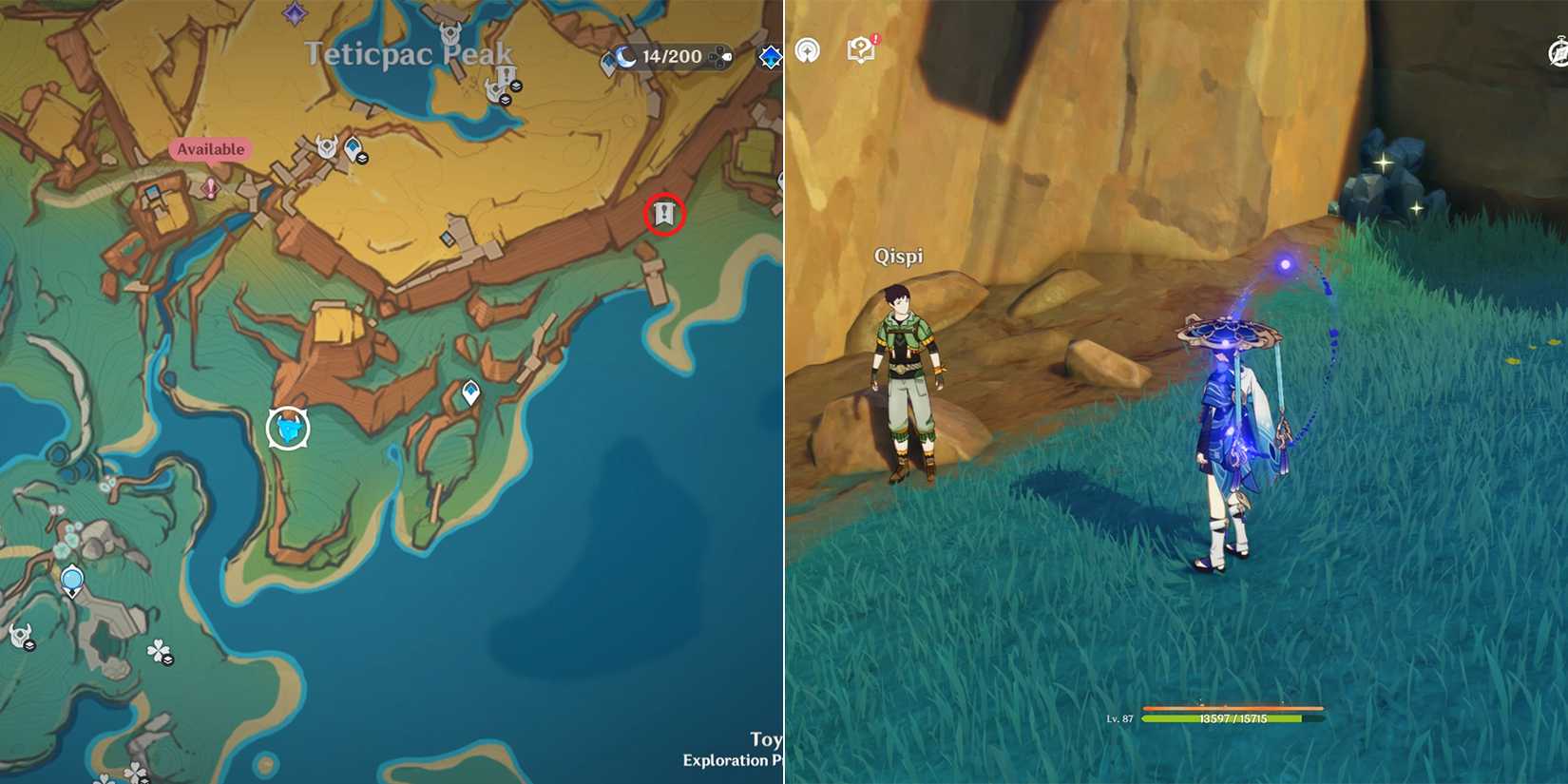Select the fishing spot icon on the map
Image resolution: width=1568 pixels, height=784 pixels.
(x=288, y=428)
